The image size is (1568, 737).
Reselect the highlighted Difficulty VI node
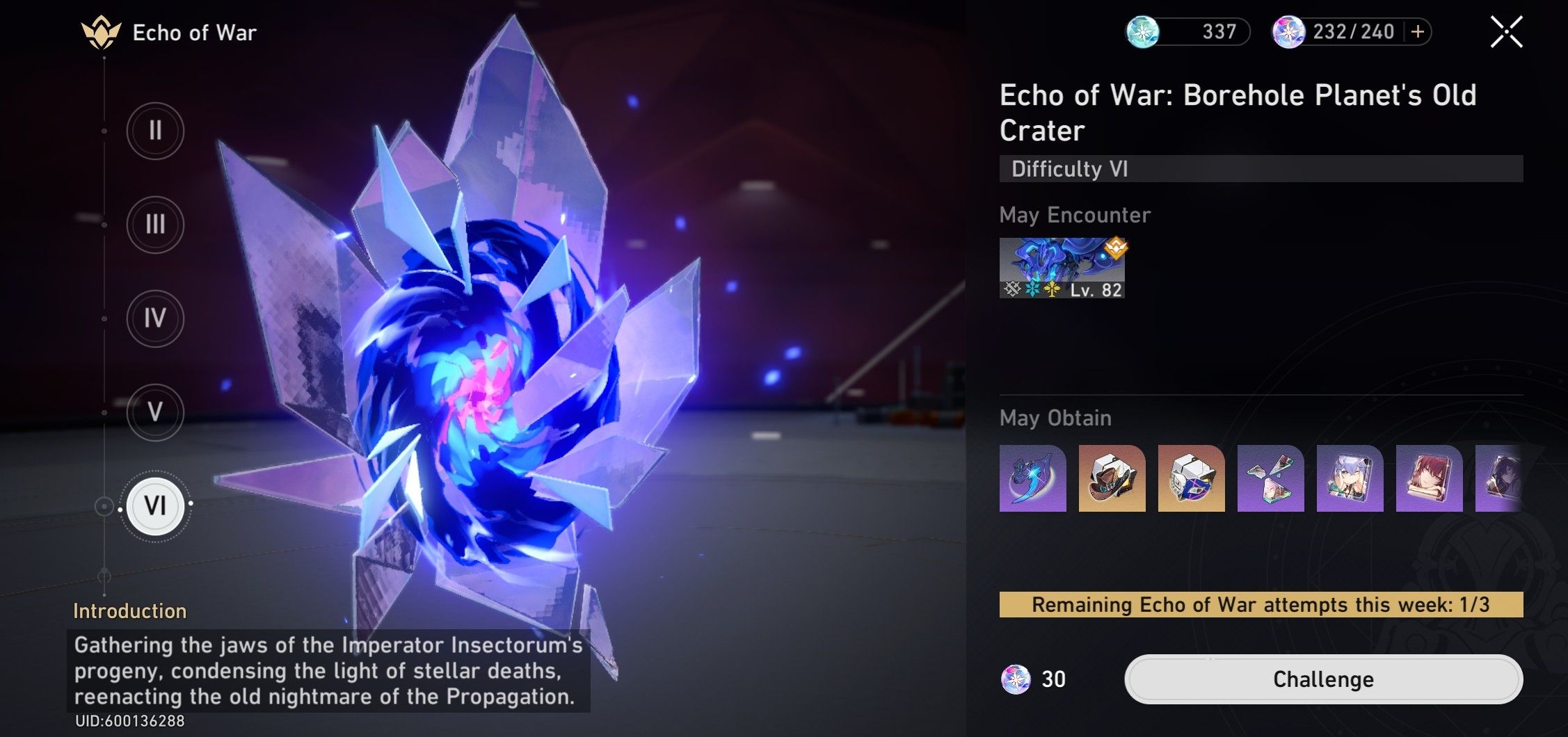tap(155, 507)
